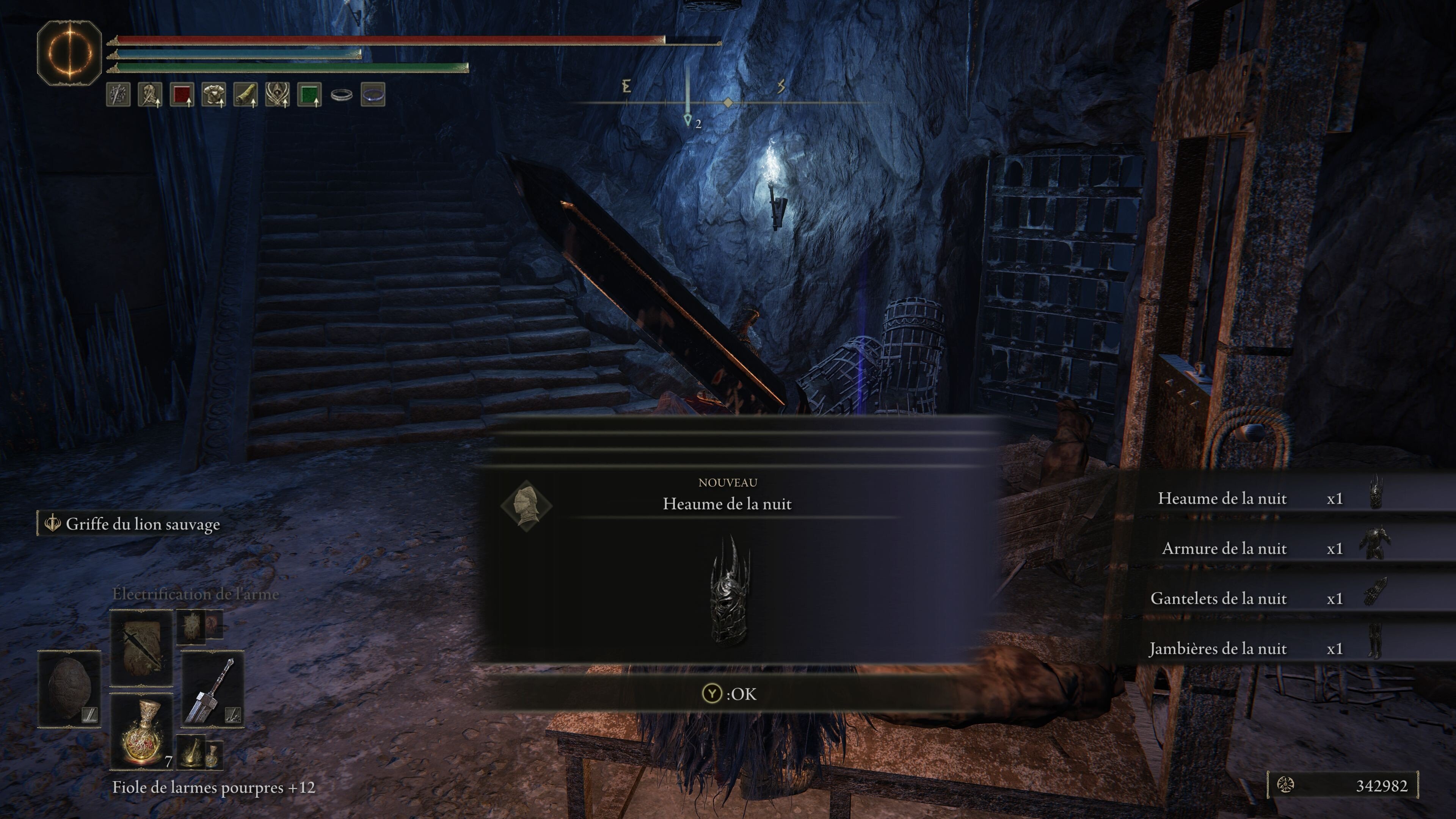Click the crossed swords status icon
The width and height of the screenshot is (1456, 819).
[x=118, y=94]
